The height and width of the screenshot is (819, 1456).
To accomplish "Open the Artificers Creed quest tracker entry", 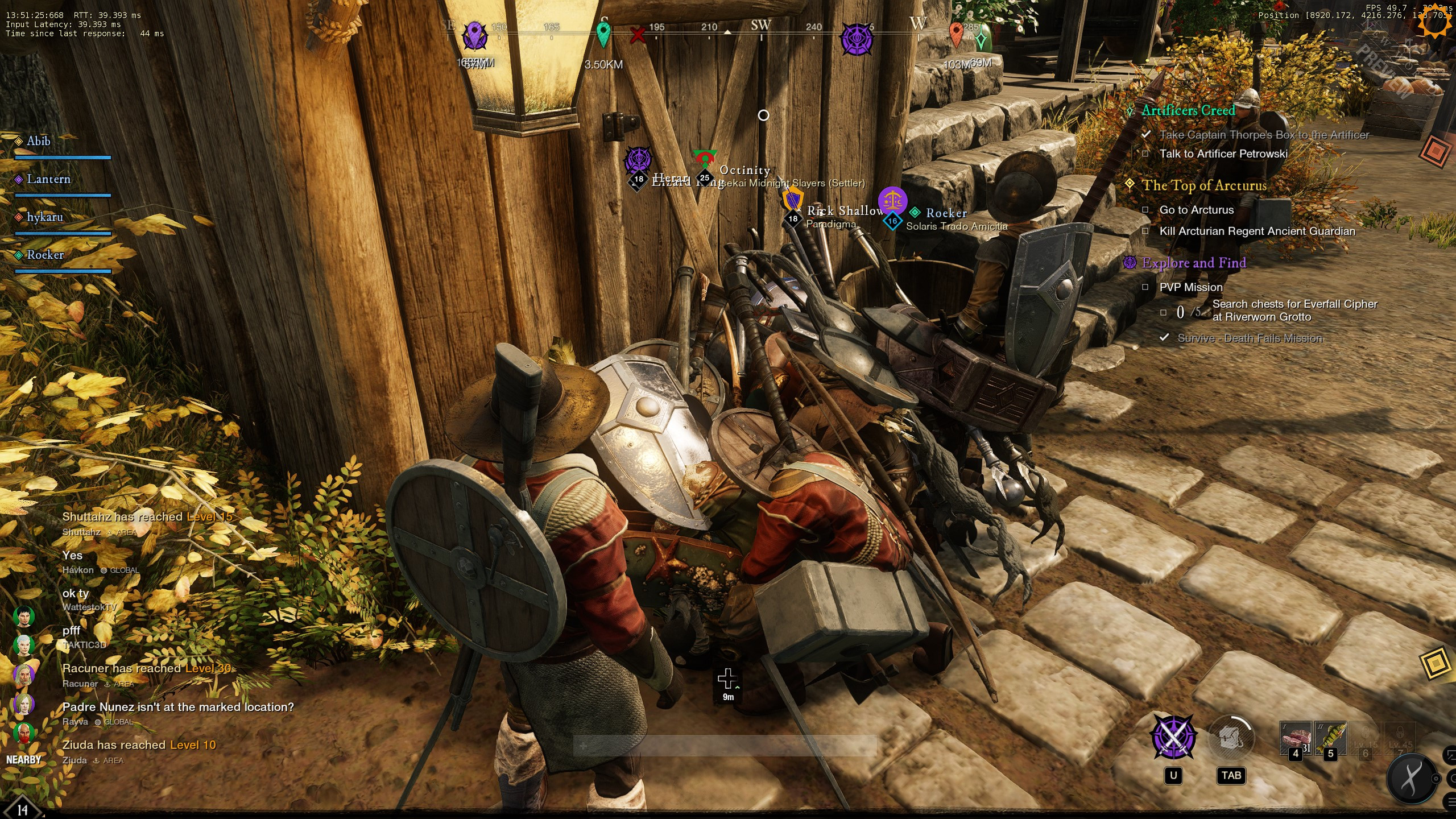I will (x=1188, y=110).
